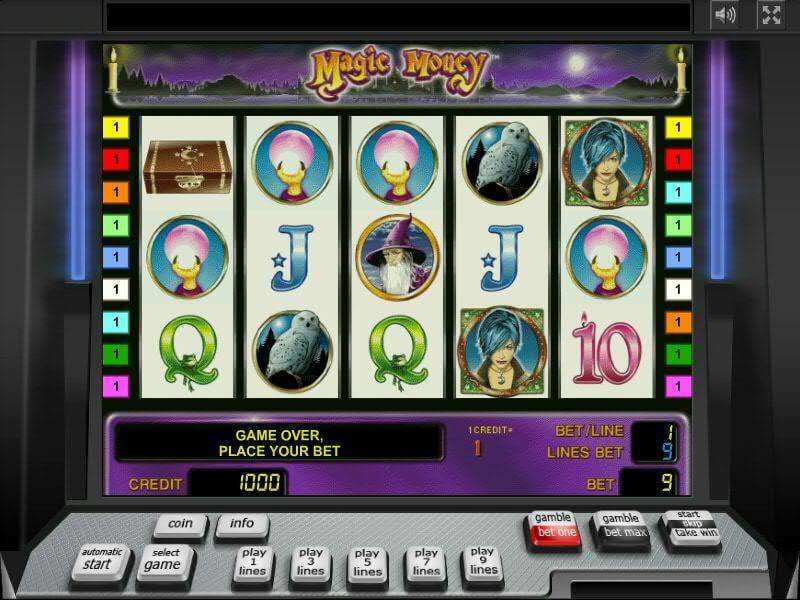Activate automatic start
Screen dimensions: 800x600
pos(103,559)
